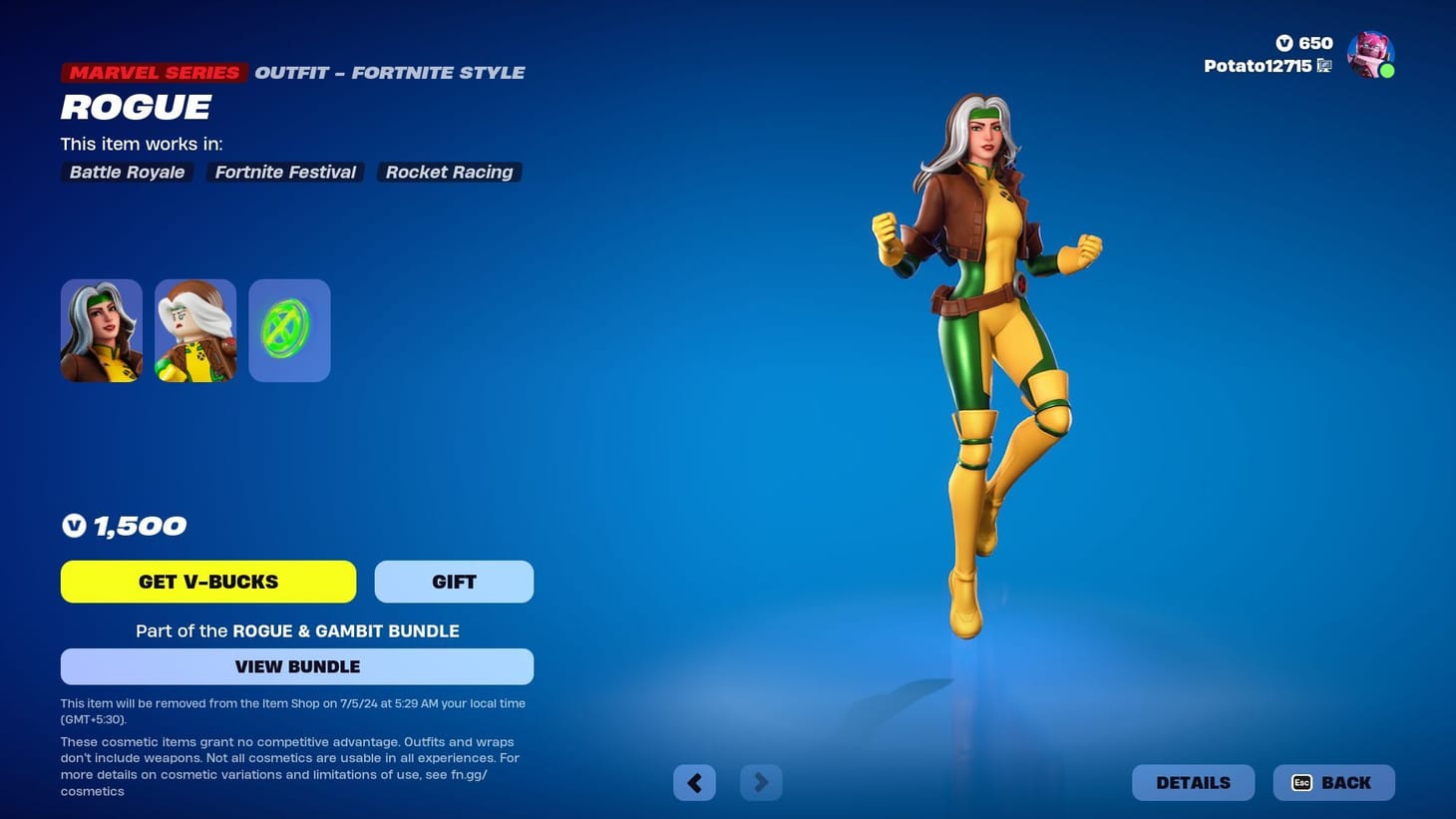Select the Battle Royale compatibility tag
The width and height of the screenshot is (1456, 819).
click(x=126, y=172)
